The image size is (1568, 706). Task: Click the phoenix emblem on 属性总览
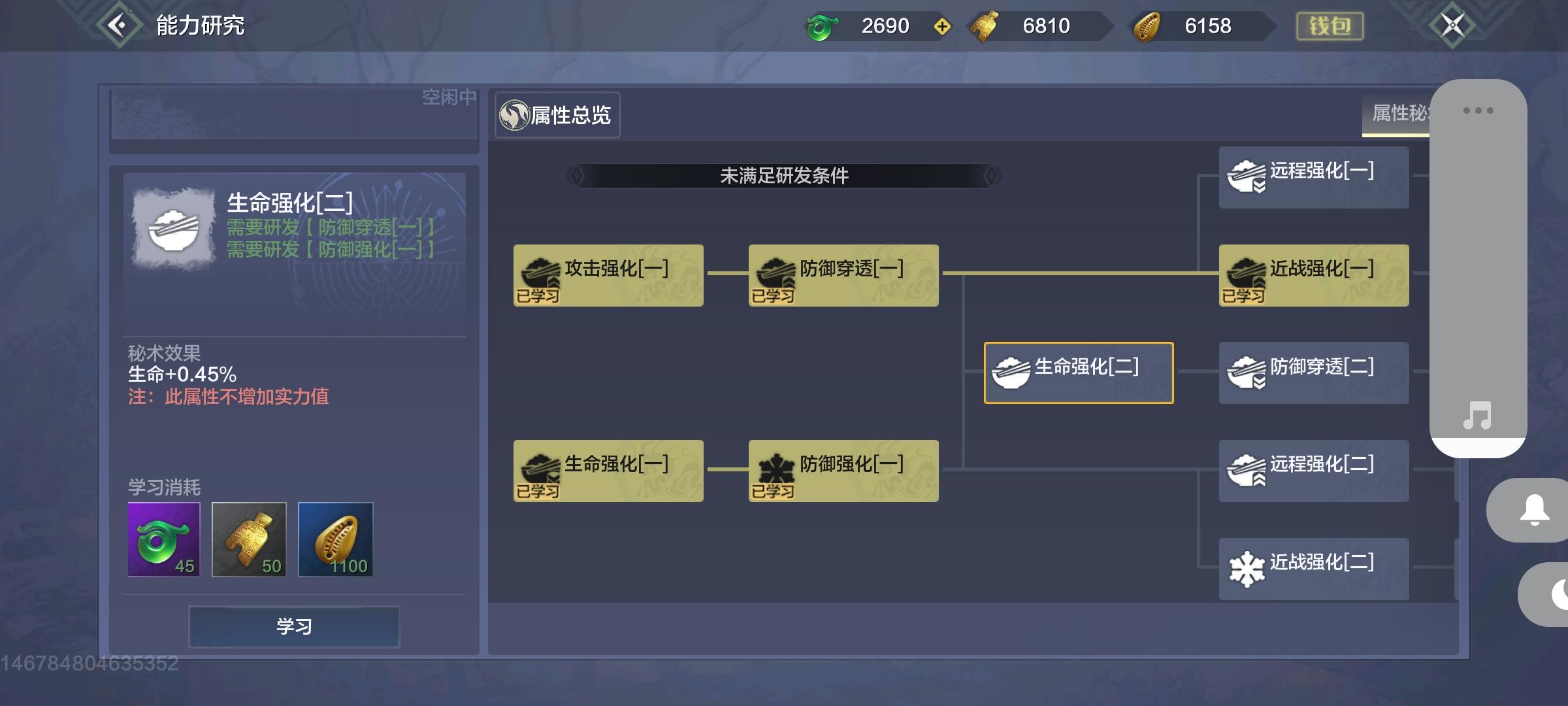514,115
